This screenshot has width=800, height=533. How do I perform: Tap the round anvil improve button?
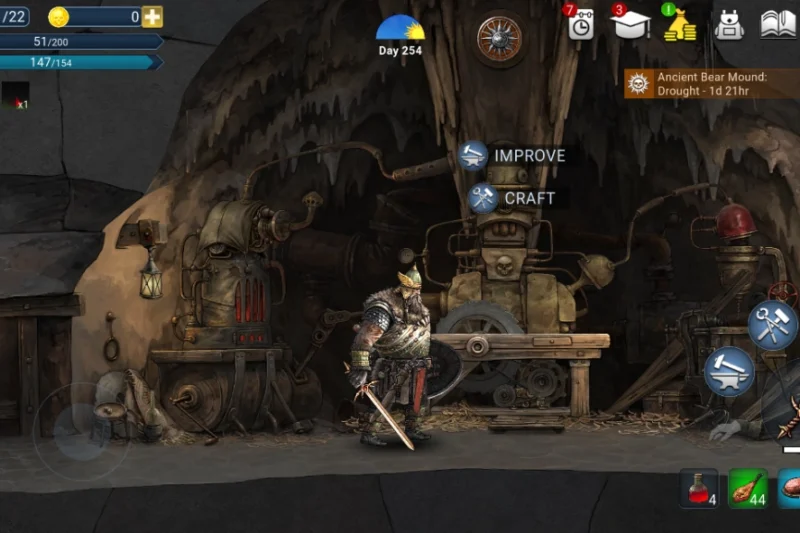coord(729,371)
